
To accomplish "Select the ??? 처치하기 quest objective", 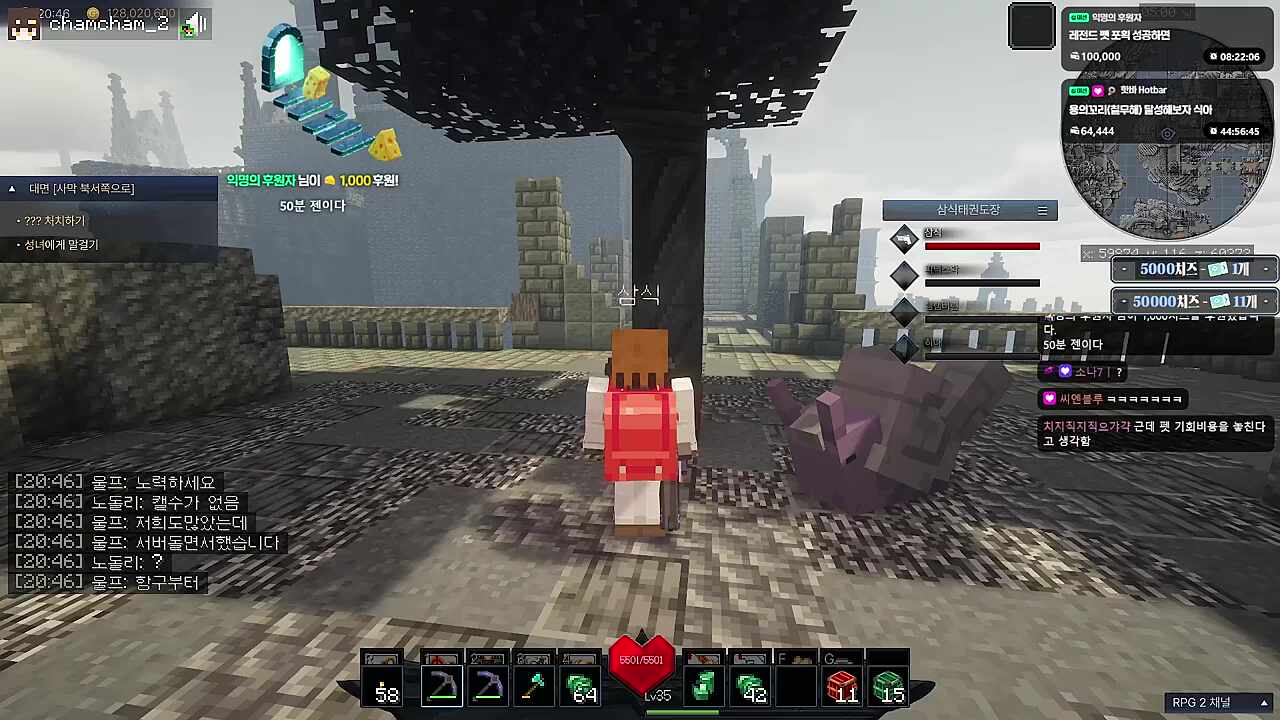I will [x=55, y=220].
